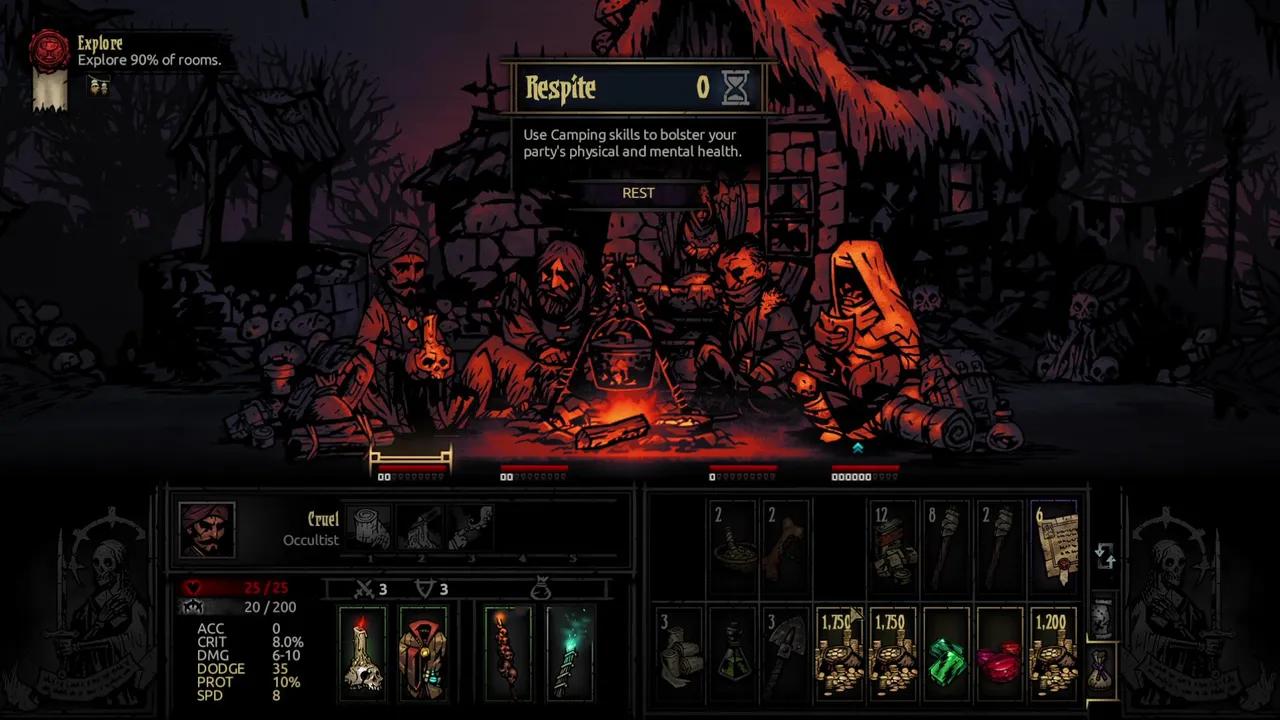
Task: Select the Occultist hero portrait
Action: click(207, 529)
